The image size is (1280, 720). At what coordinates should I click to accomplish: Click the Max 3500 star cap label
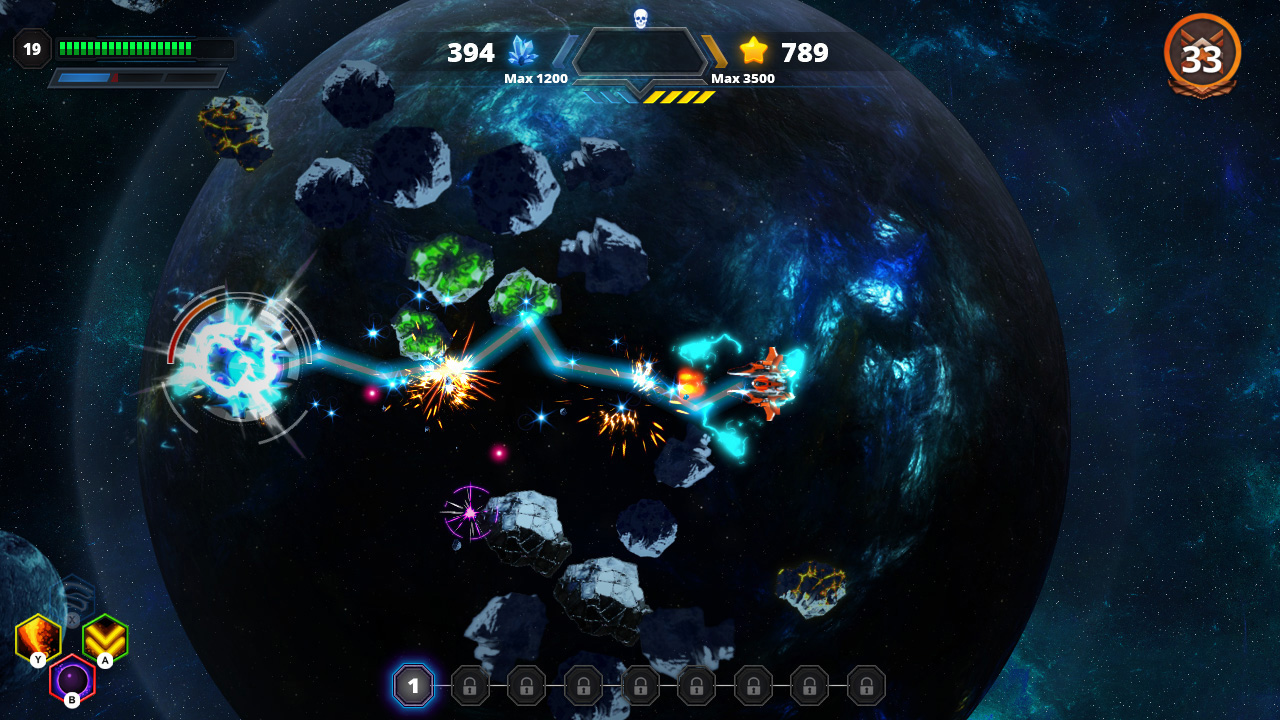(741, 78)
